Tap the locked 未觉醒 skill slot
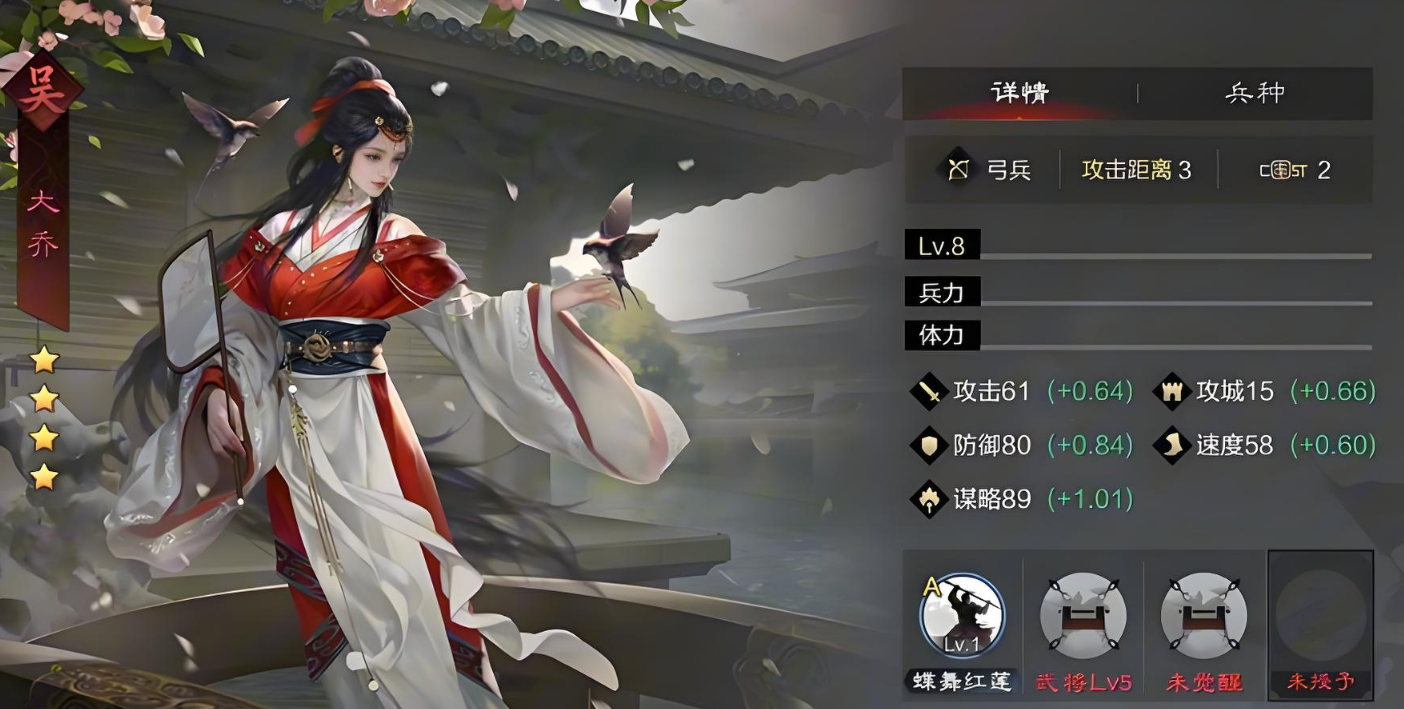 point(1203,616)
